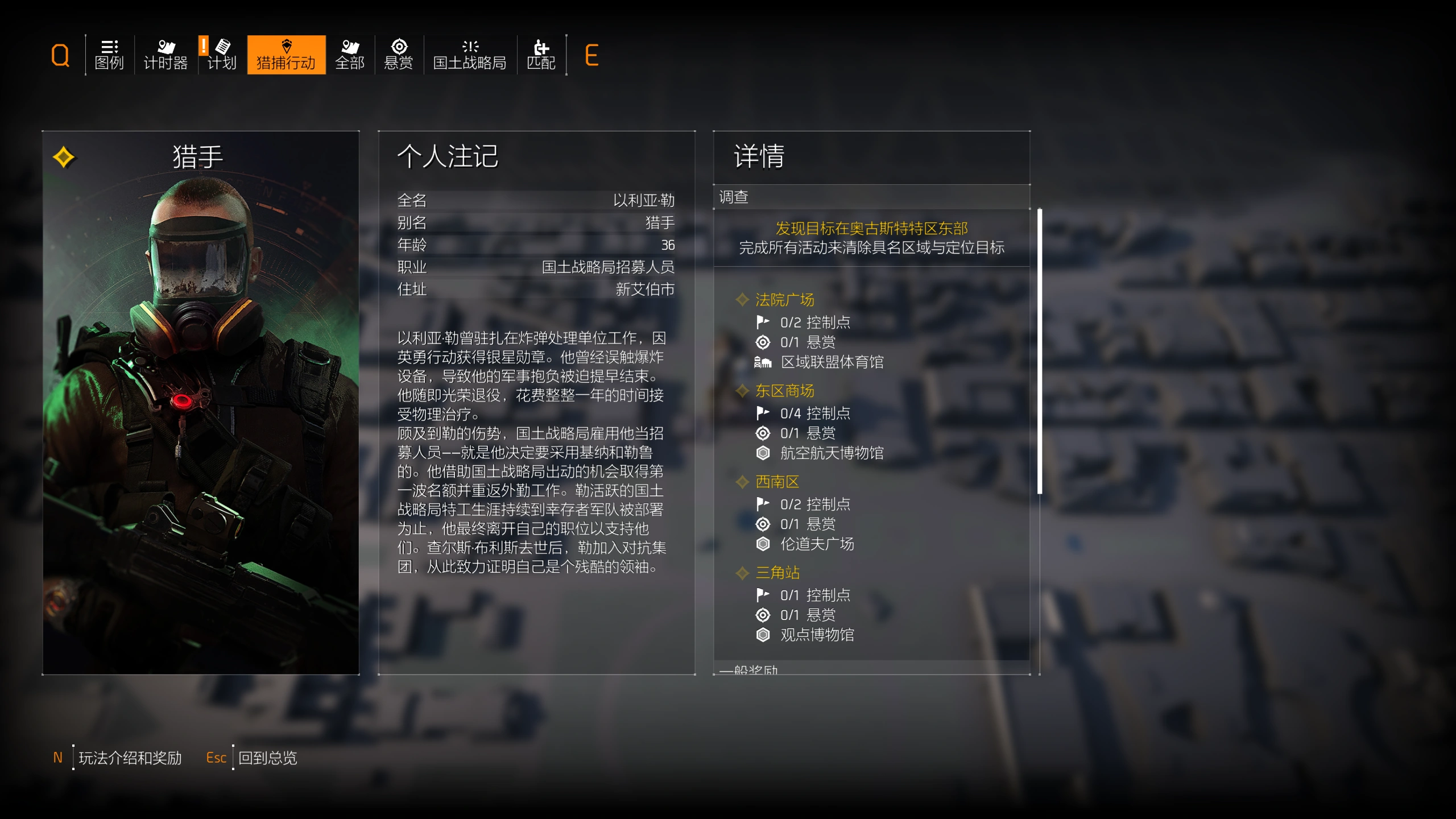1456x819 pixels.
Task: Select the 悬赏 tab in the top bar
Action: pos(399,55)
